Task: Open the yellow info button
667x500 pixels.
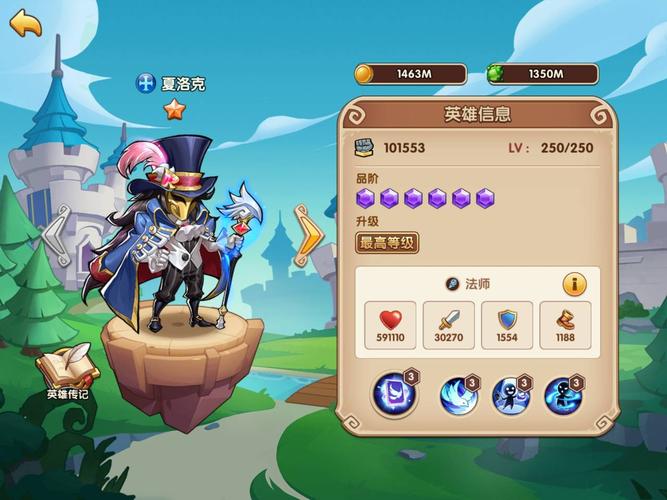Action: coord(574,284)
